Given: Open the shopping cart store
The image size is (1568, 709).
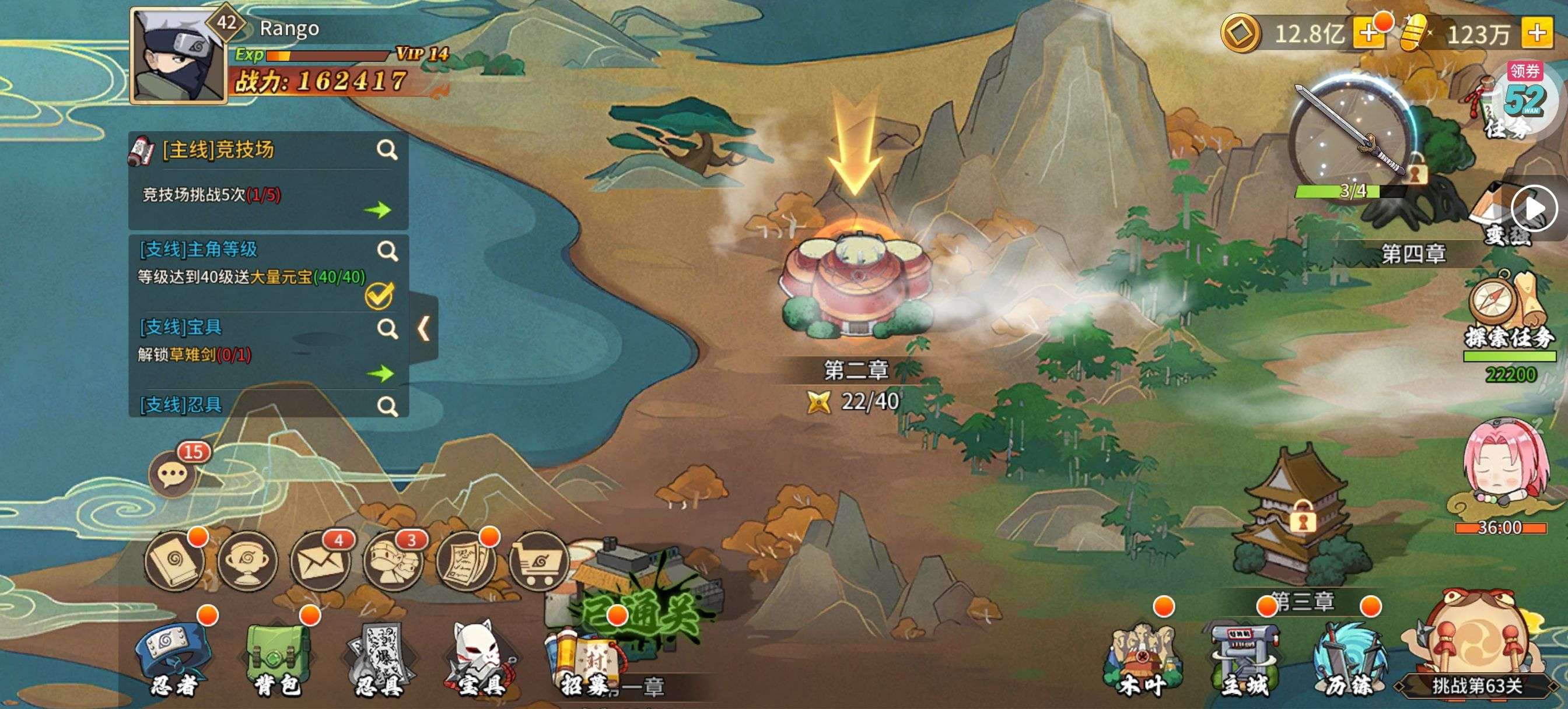Looking at the screenshot, I should (x=538, y=561).
